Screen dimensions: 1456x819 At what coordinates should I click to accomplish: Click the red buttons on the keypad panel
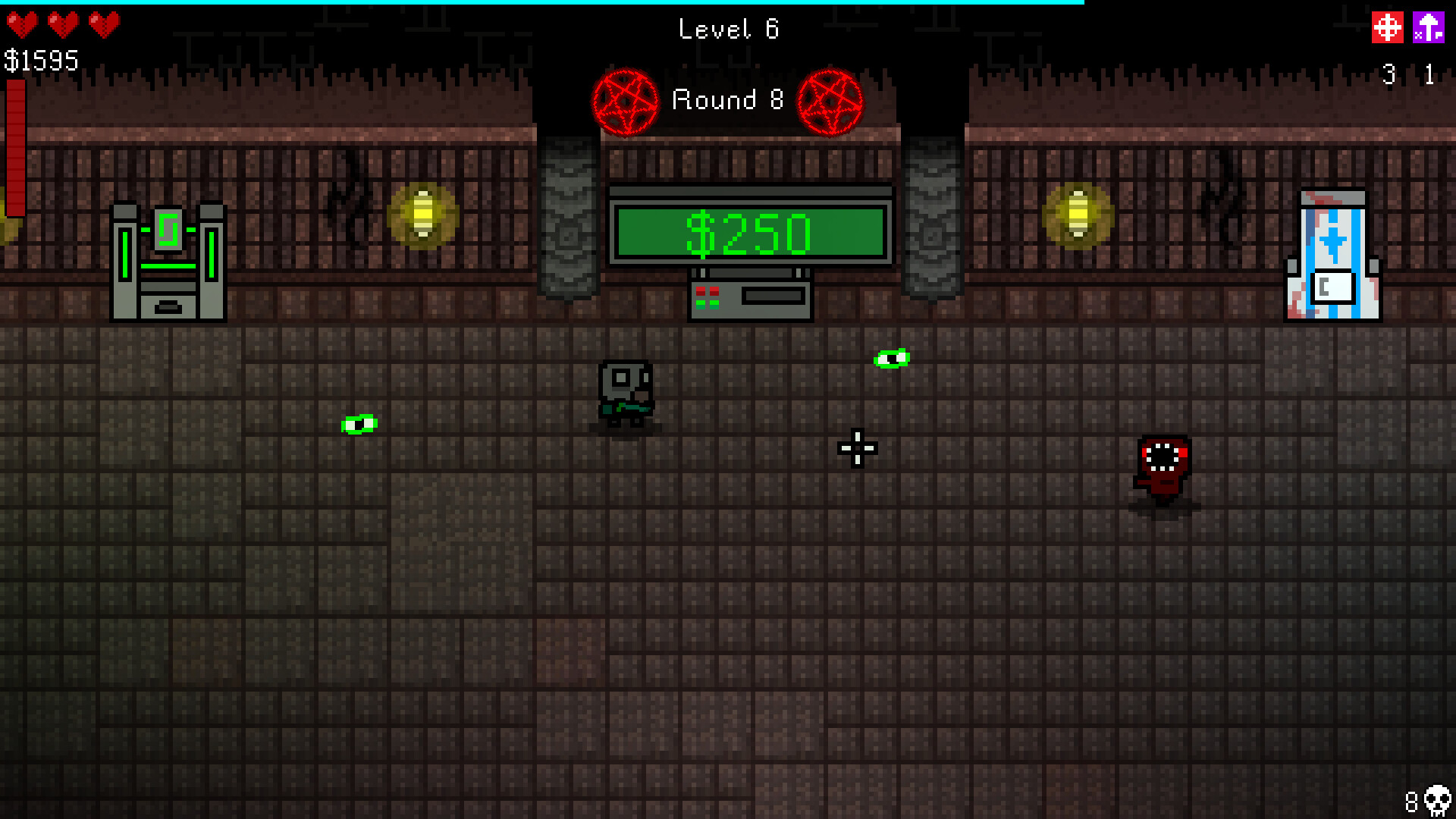tap(708, 291)
